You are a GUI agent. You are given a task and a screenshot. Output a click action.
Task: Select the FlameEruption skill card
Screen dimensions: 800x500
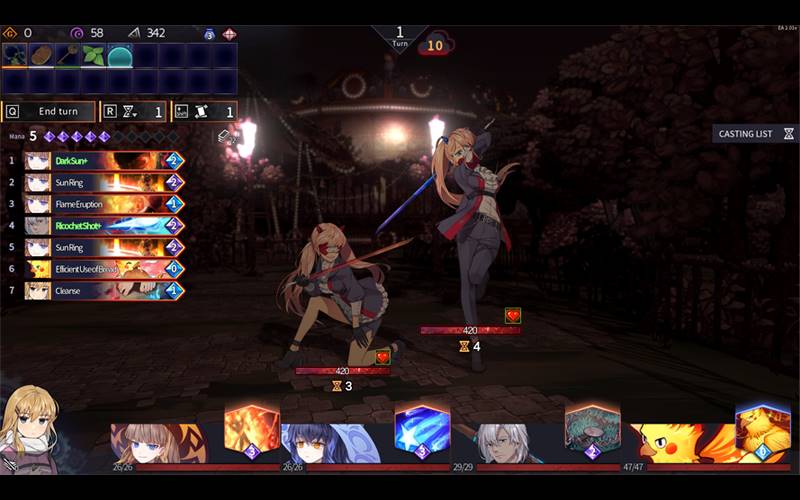[x=104, y=204]
